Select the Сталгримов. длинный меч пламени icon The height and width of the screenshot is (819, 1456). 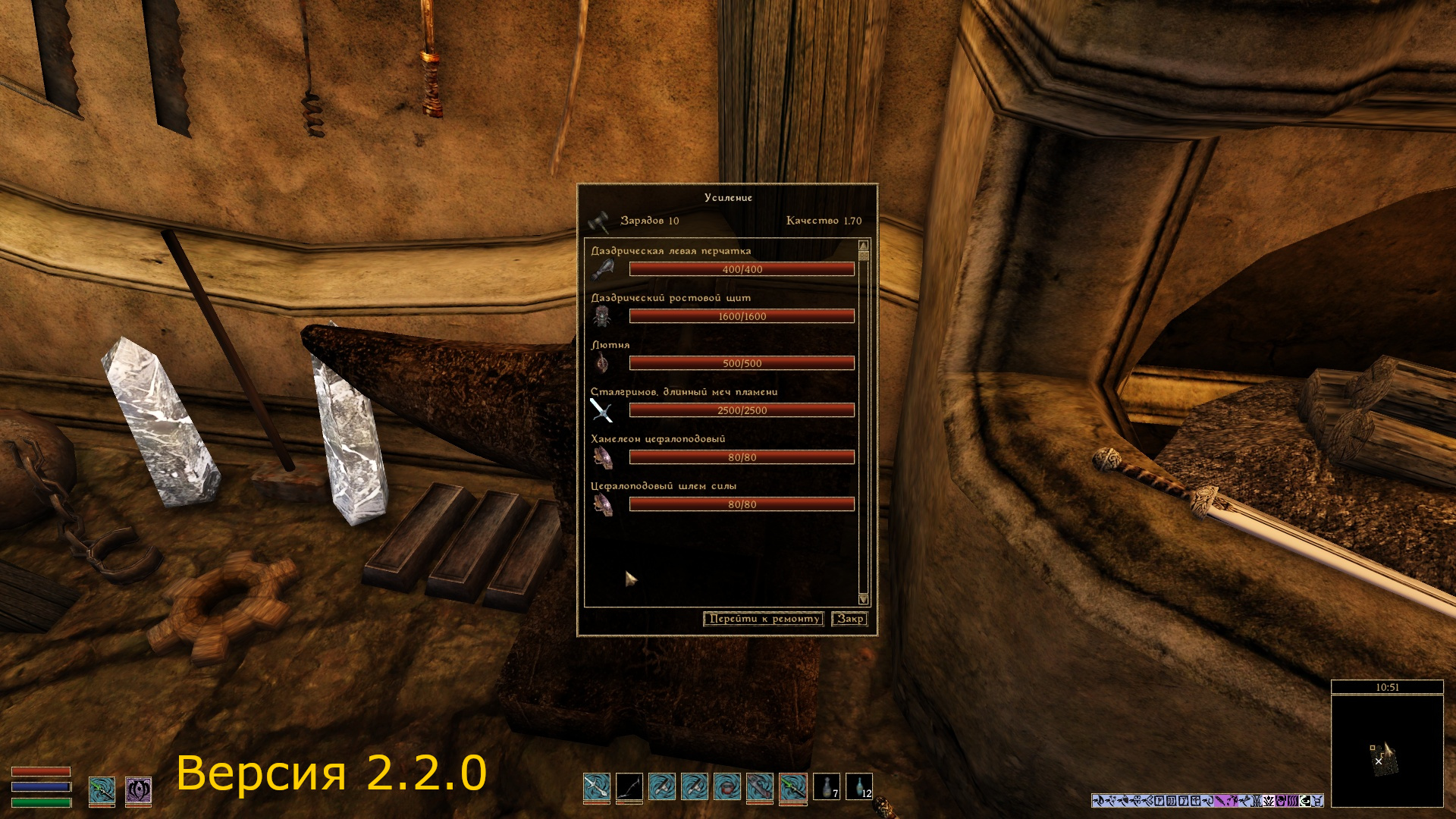[601, 410]
